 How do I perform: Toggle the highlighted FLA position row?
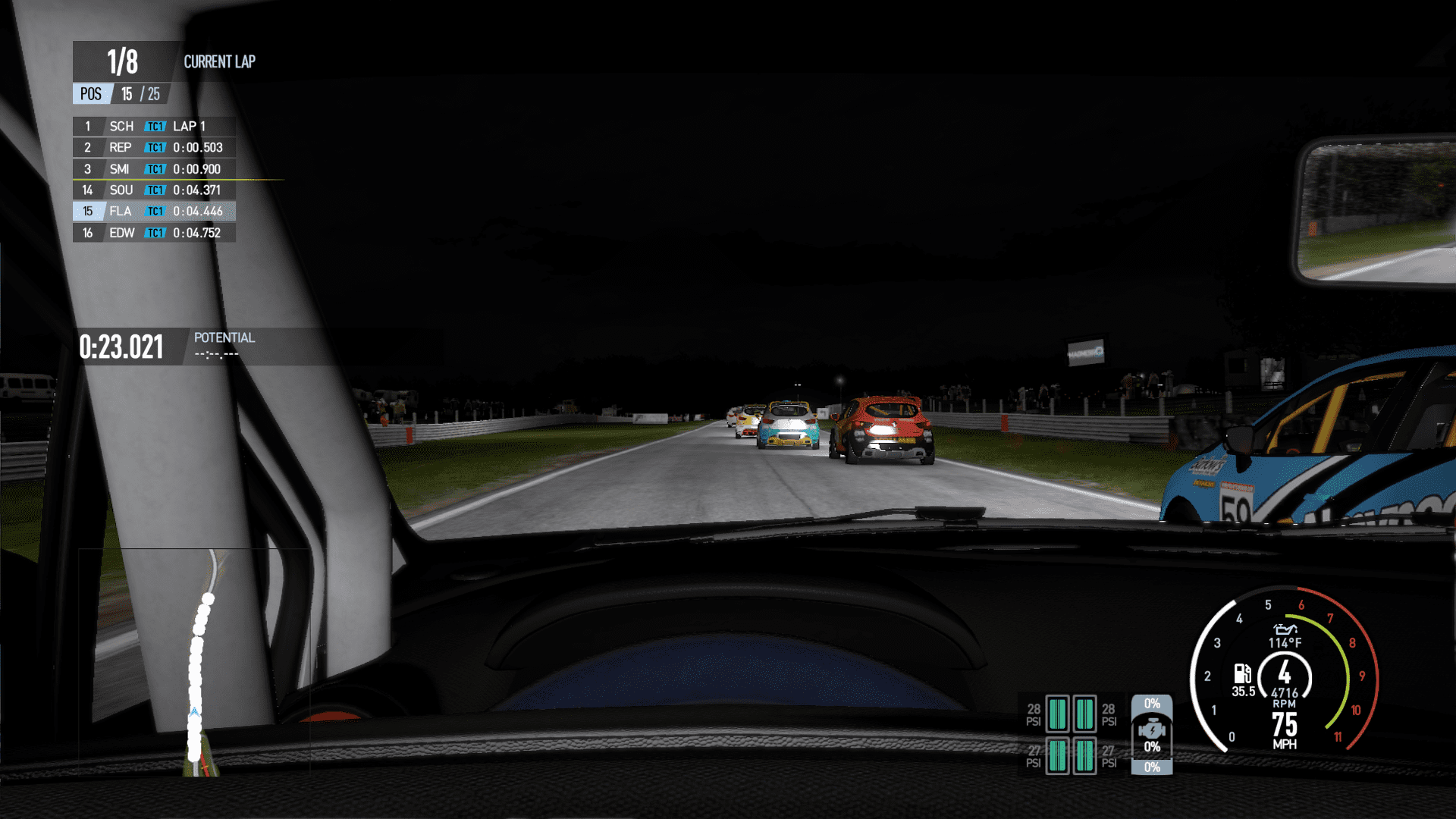(152, 211)
